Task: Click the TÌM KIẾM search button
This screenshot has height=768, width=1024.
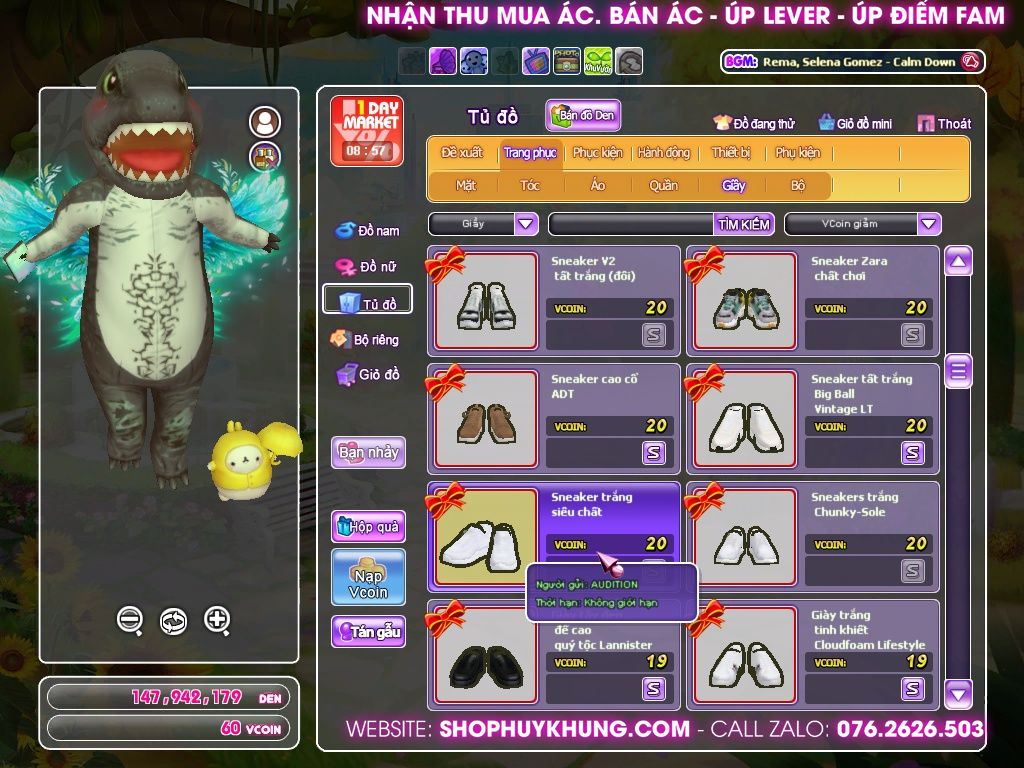Action: pos(743,224)
